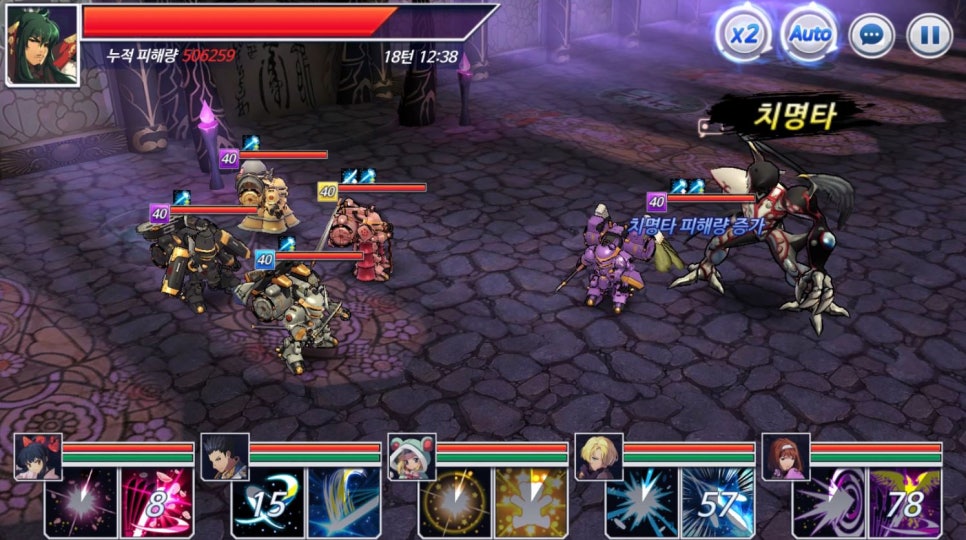Activate the crescent moon skill showing 15
This screenshot has width=966, height=540.
click(x=268, y=503)
